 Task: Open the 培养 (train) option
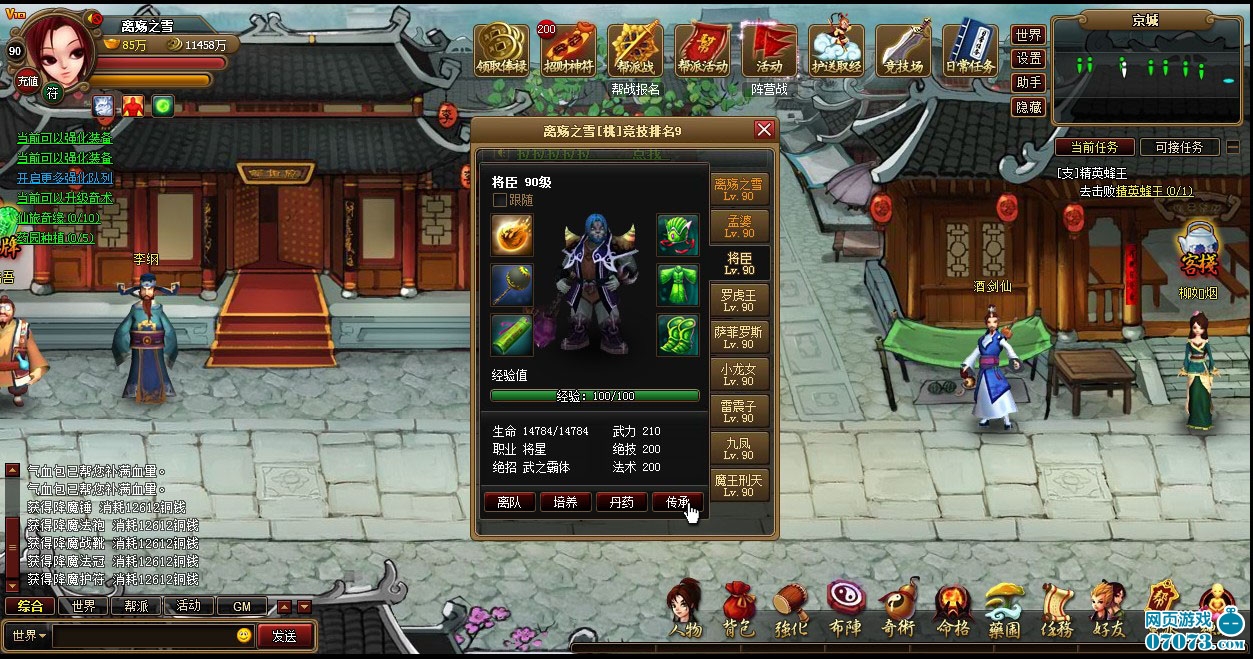coord(565,502)
